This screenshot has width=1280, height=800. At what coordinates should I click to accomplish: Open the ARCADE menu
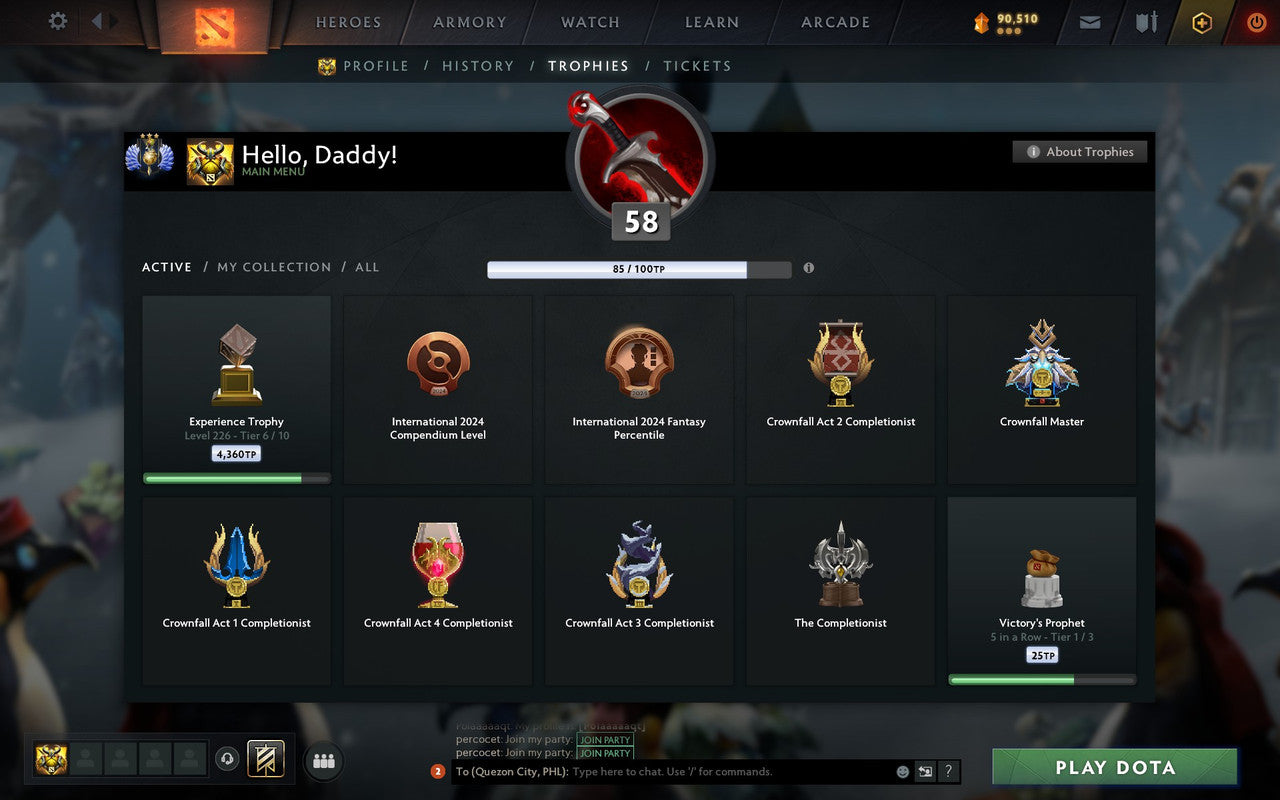pyautogui.click(x=835, y=22)
